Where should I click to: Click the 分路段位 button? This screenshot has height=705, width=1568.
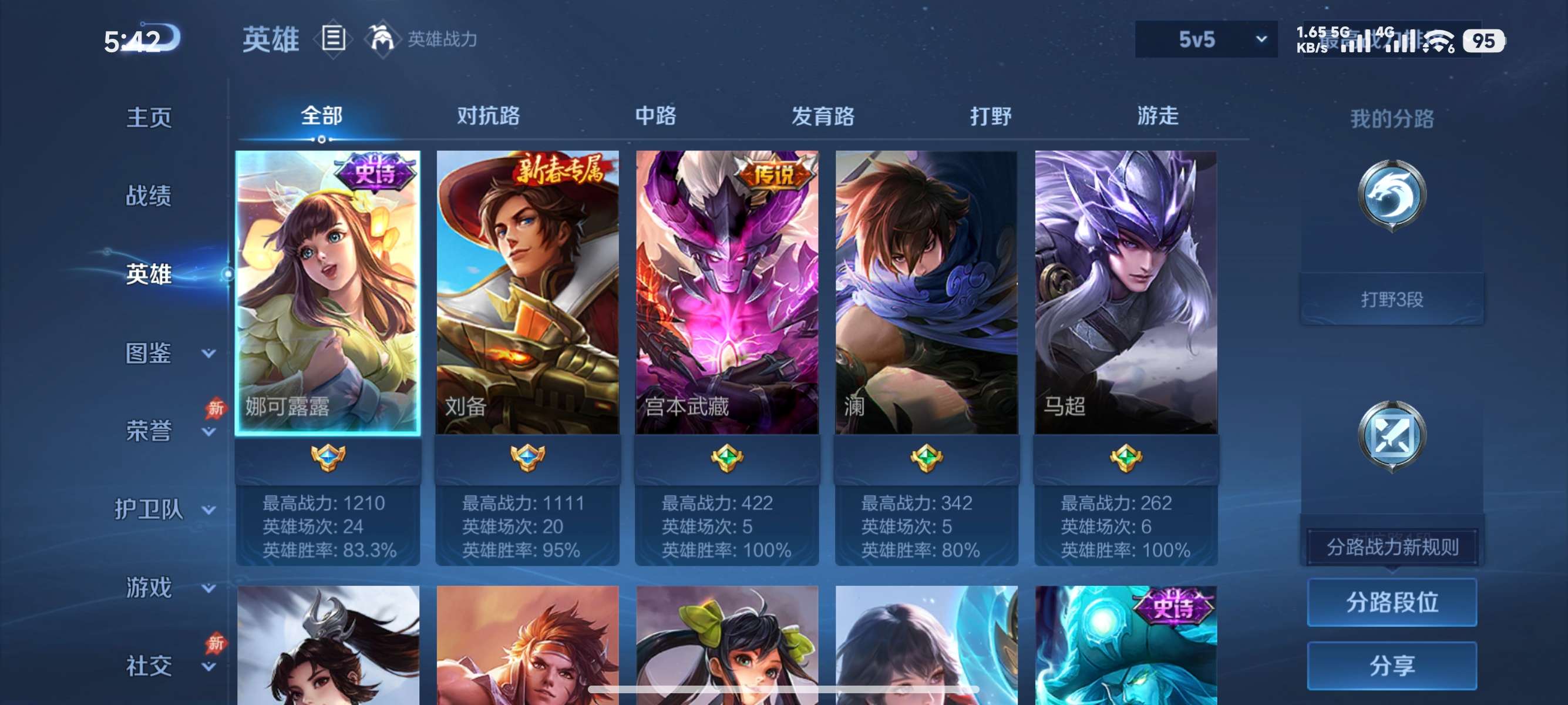click(x=1392, y=603)
